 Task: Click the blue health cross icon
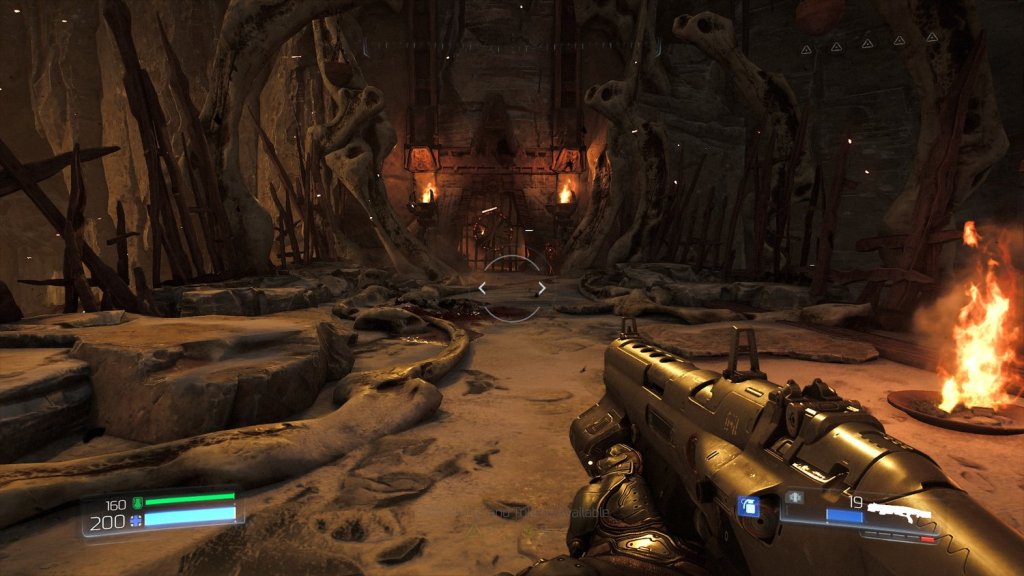coord(136,522)
